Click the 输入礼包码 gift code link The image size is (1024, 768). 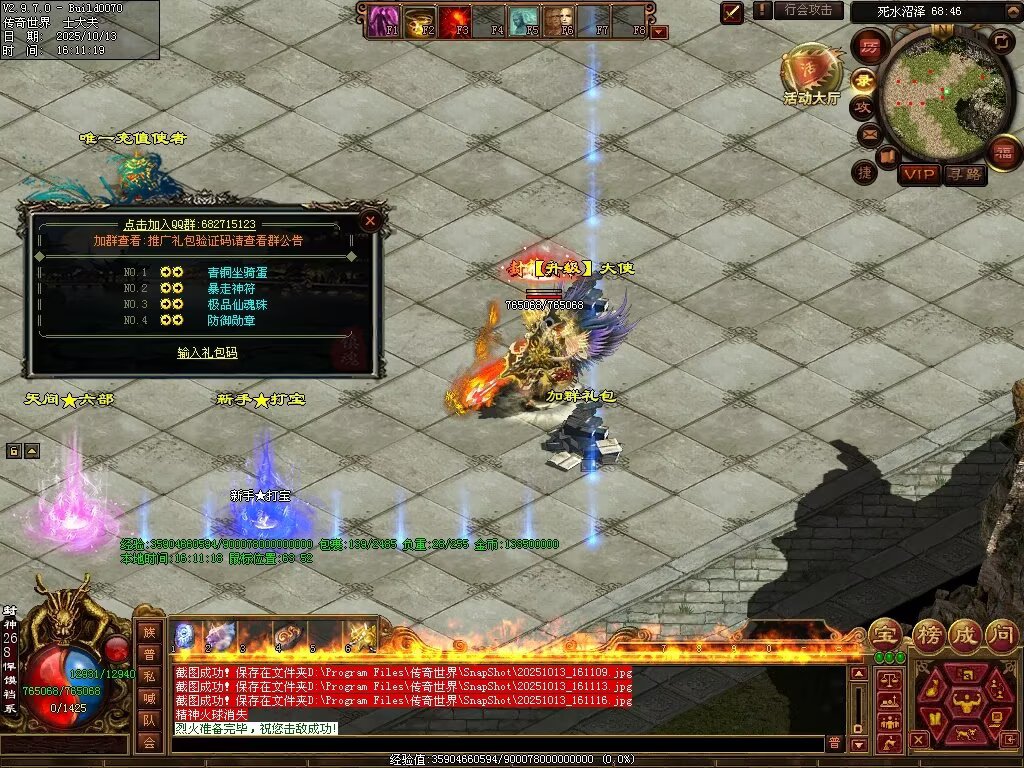(x=207, y=353)
